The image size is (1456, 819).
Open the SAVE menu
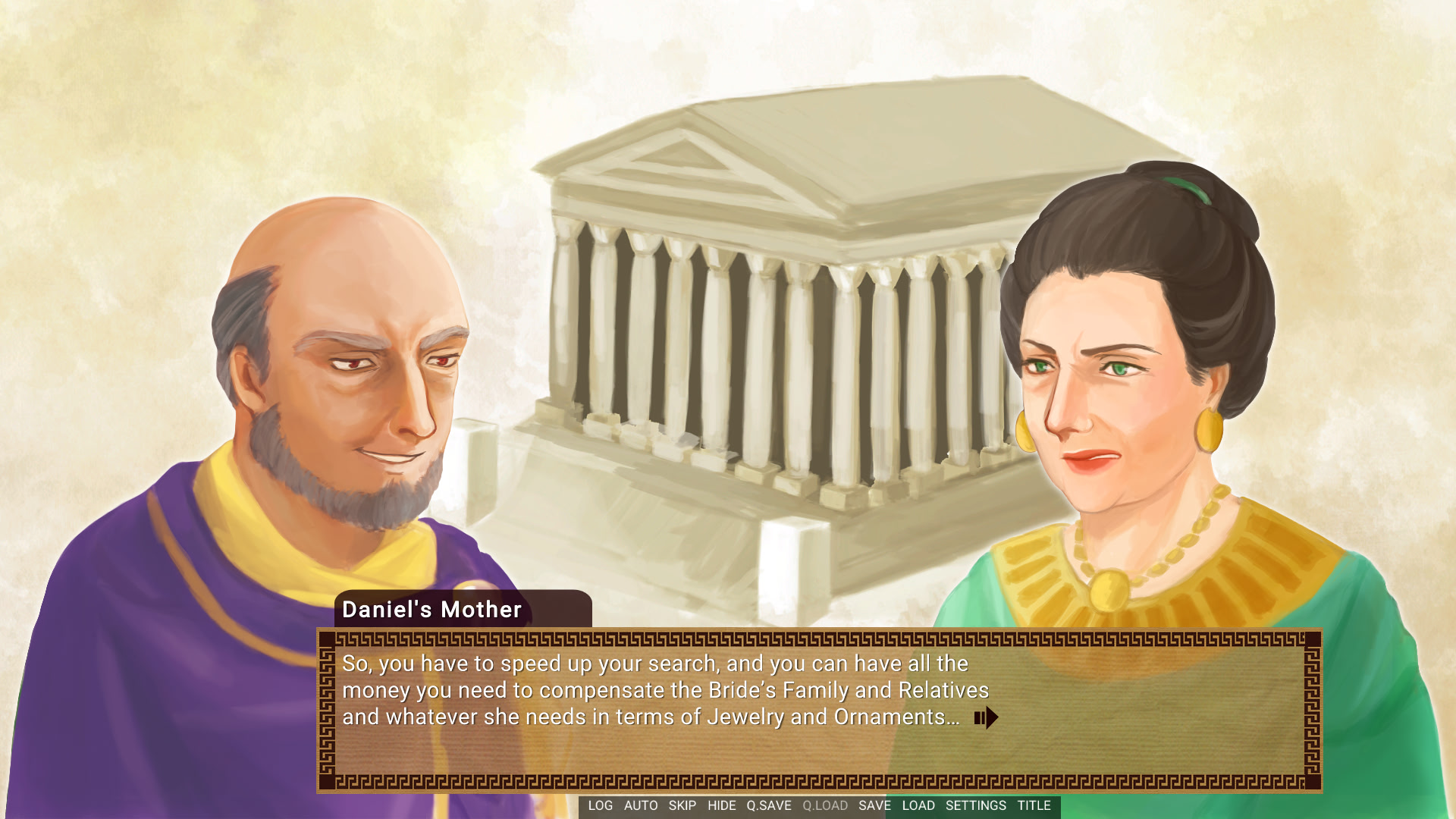click(x=874, y=806)
